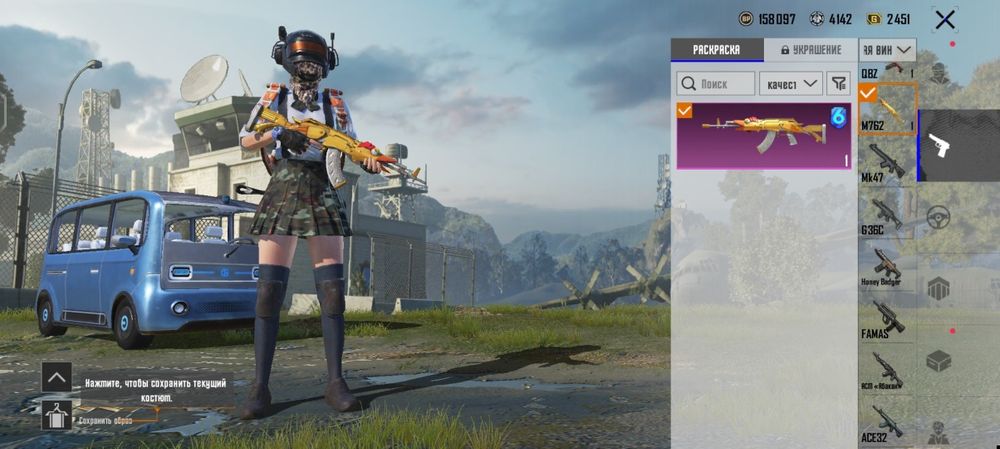Image resolution: width=1000 pixels, height=449 pixels.
Task: Select the Honey Badger weapon
Action: point(887,267)
